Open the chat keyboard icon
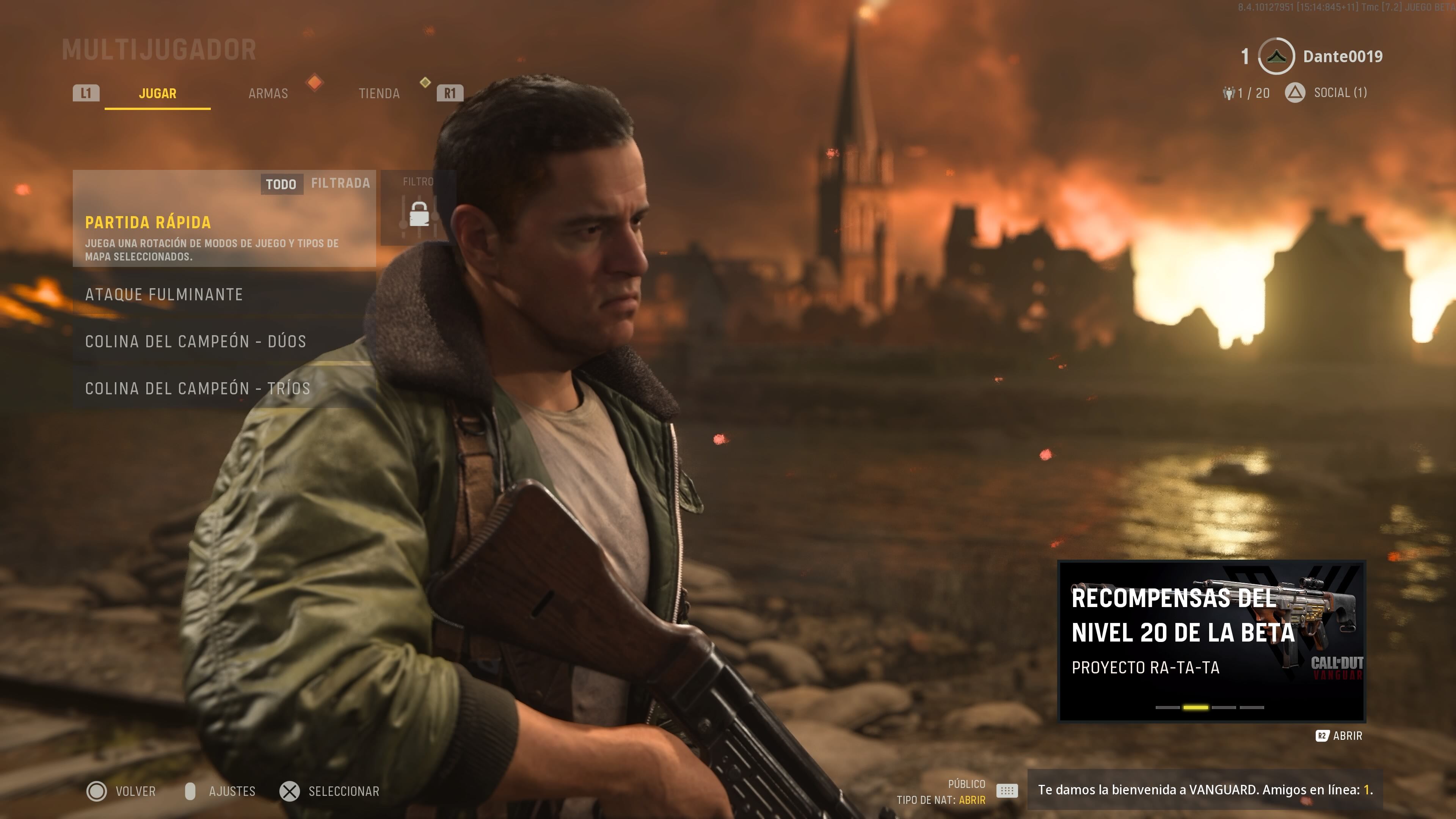 tap(1007, 791)
